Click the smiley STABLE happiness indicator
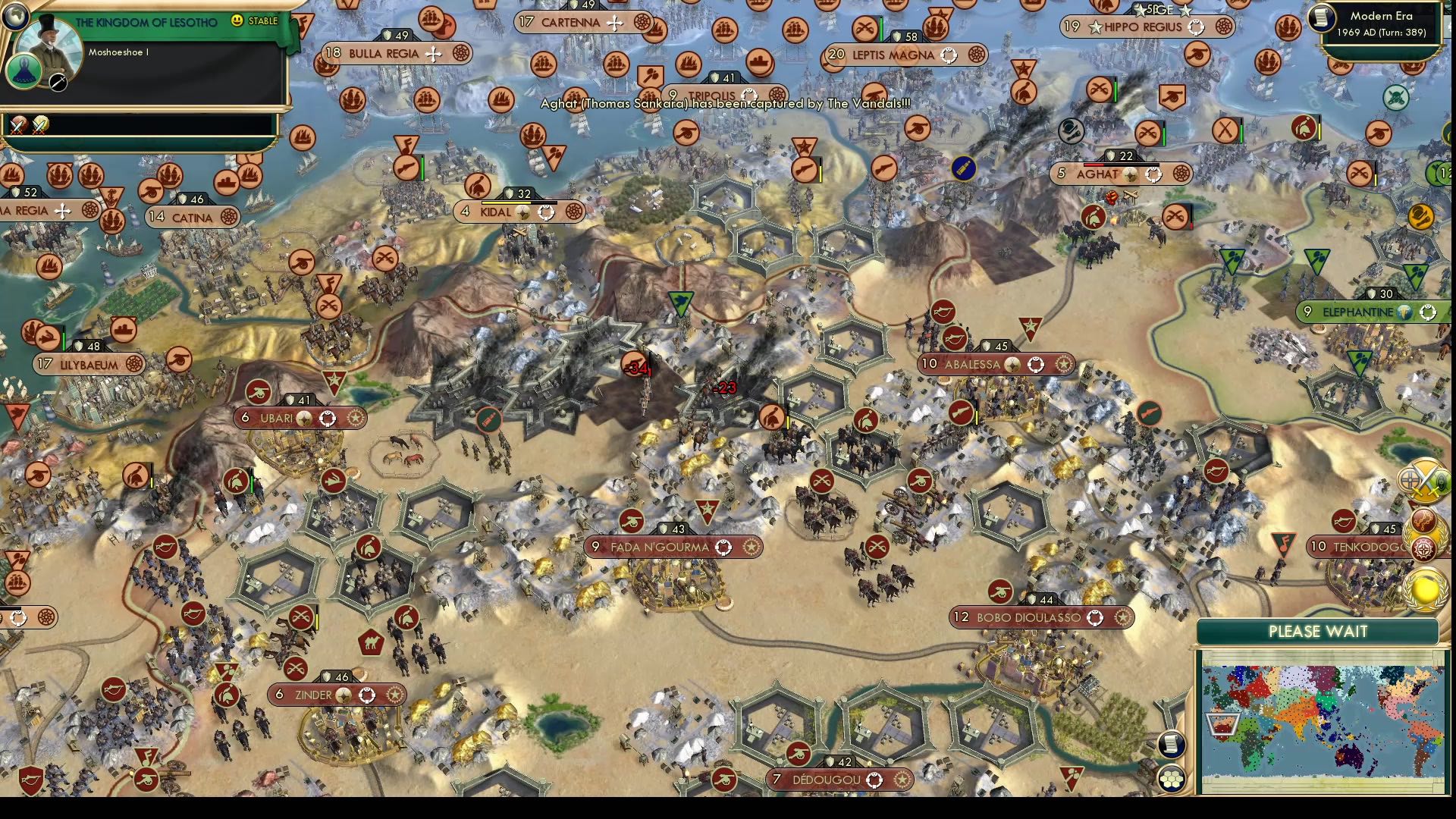This screenshot has height=819, width=1456. [x=237, y=20]
